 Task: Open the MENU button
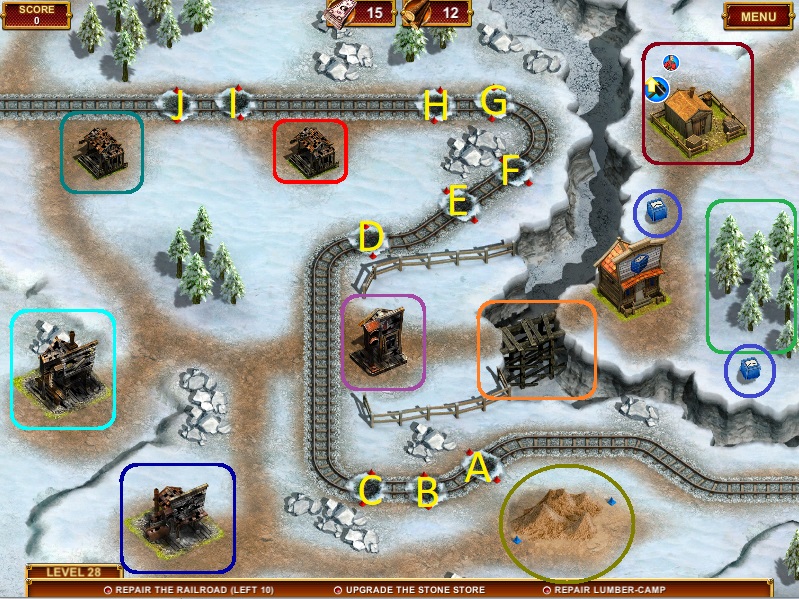(x=759, y=16)
